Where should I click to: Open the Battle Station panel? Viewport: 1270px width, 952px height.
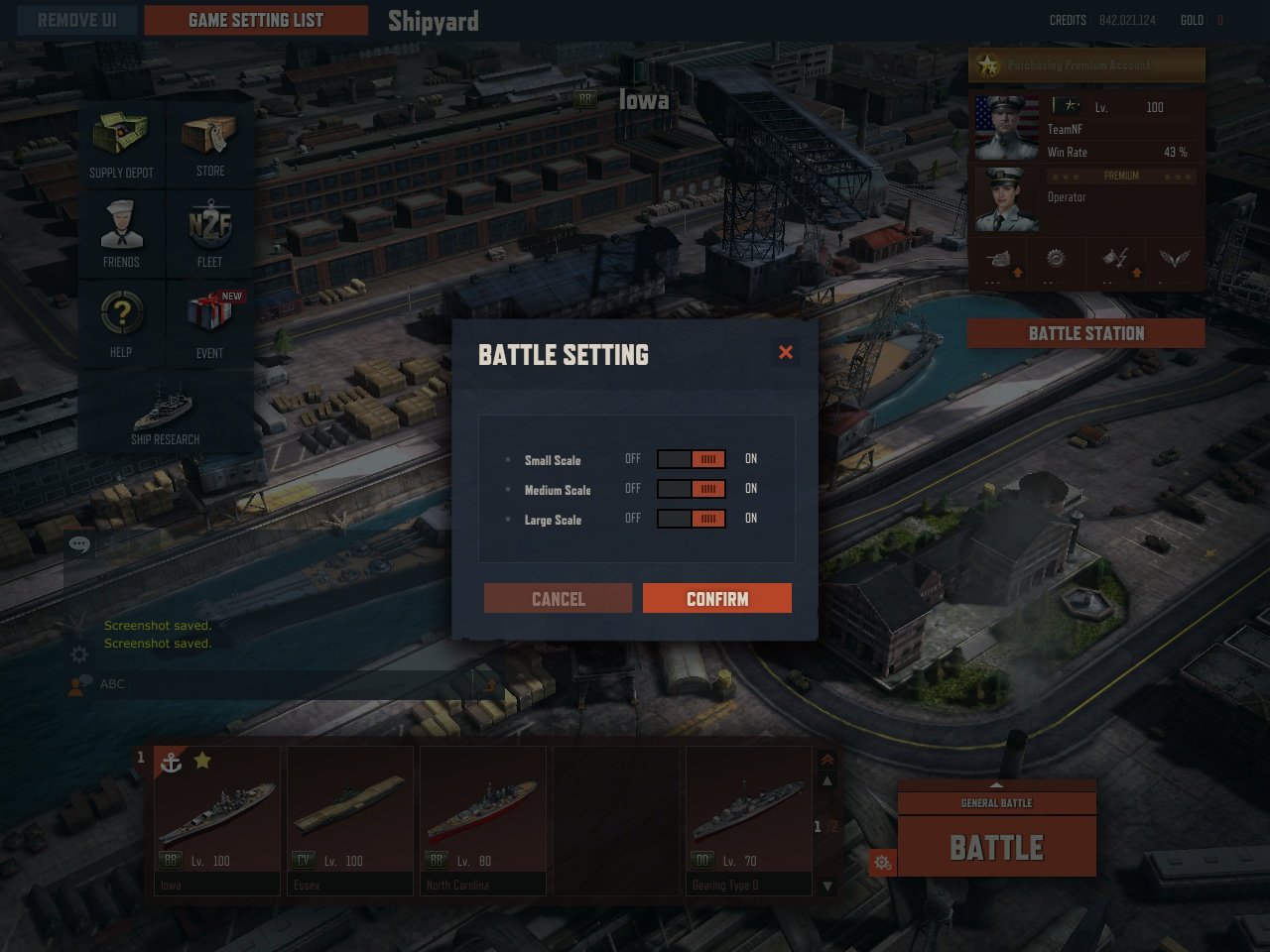click(x=1086, y=333)
